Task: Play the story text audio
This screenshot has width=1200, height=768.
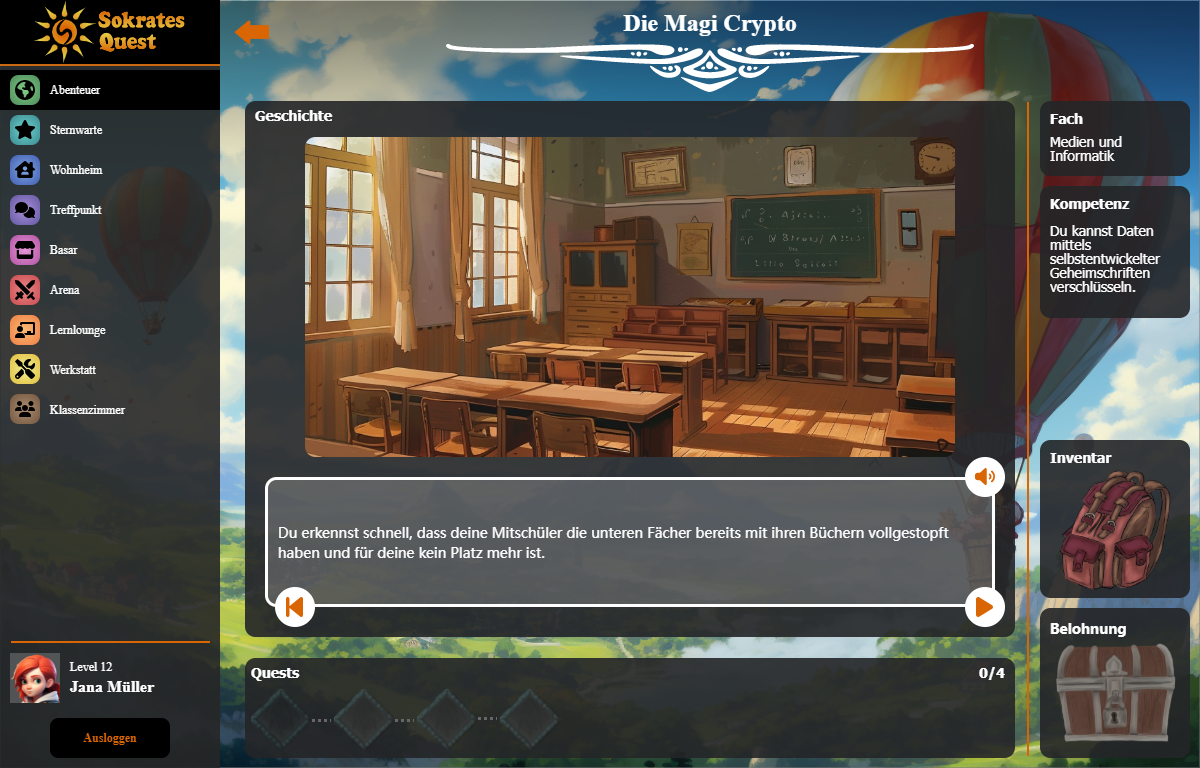Action: pyautogui.click(x=984, y=476)
